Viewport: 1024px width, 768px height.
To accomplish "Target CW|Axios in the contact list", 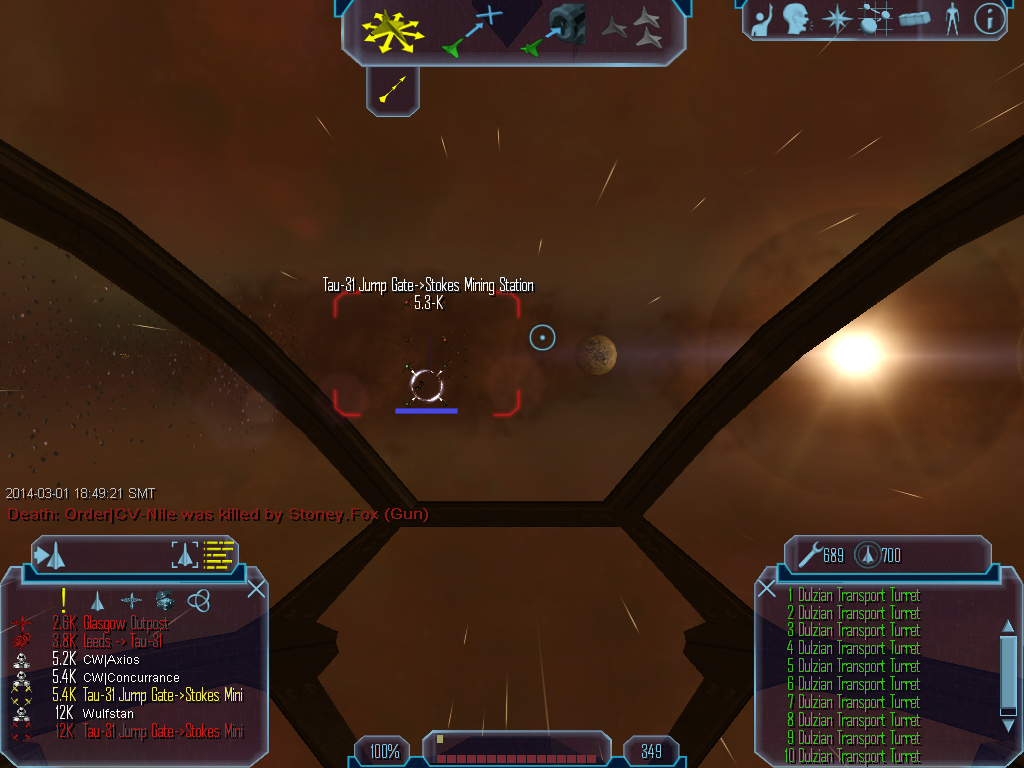I will pyautogui.click(x=111, y=659).
